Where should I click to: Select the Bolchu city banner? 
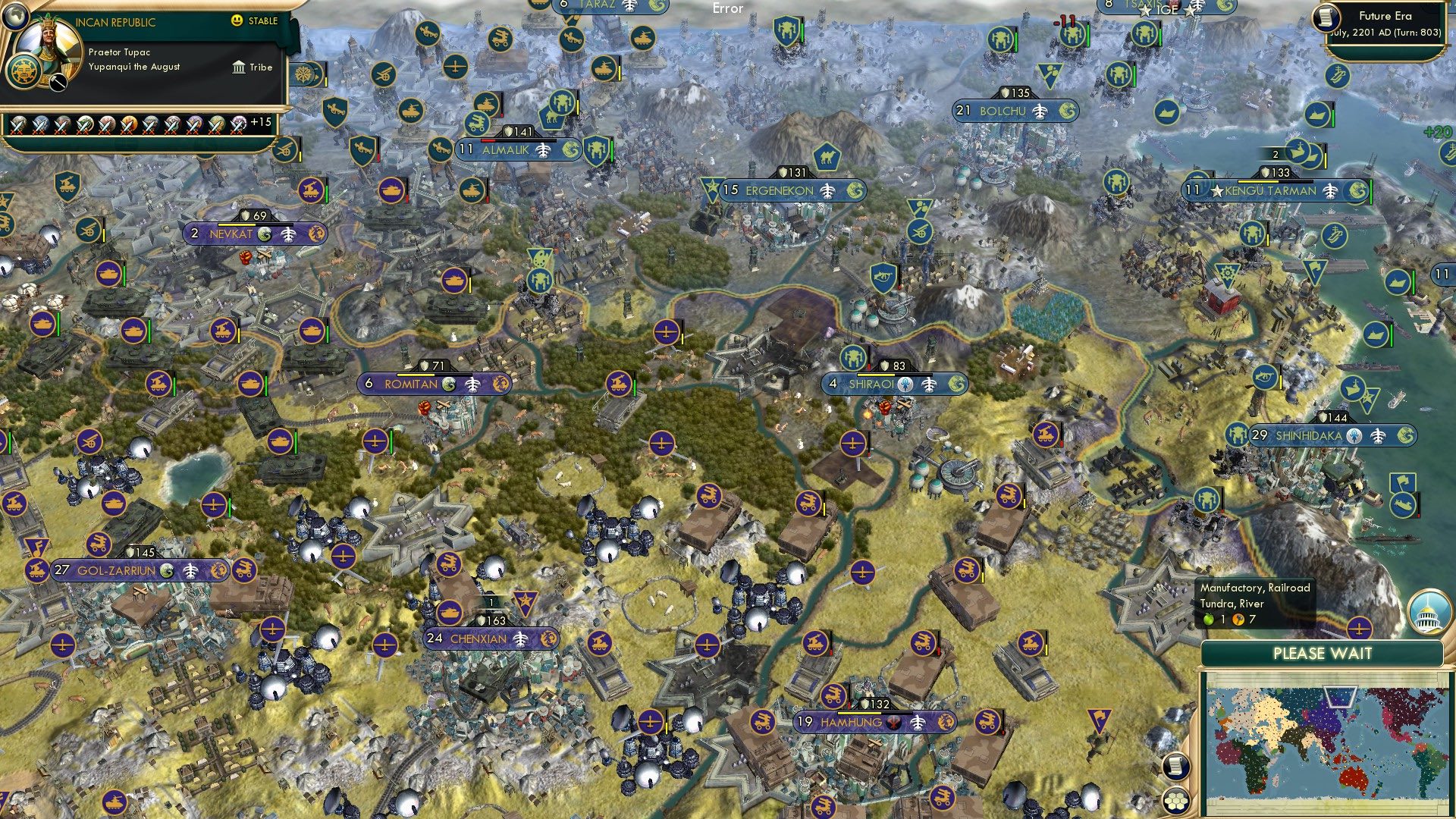click(x=1016, y=110)
